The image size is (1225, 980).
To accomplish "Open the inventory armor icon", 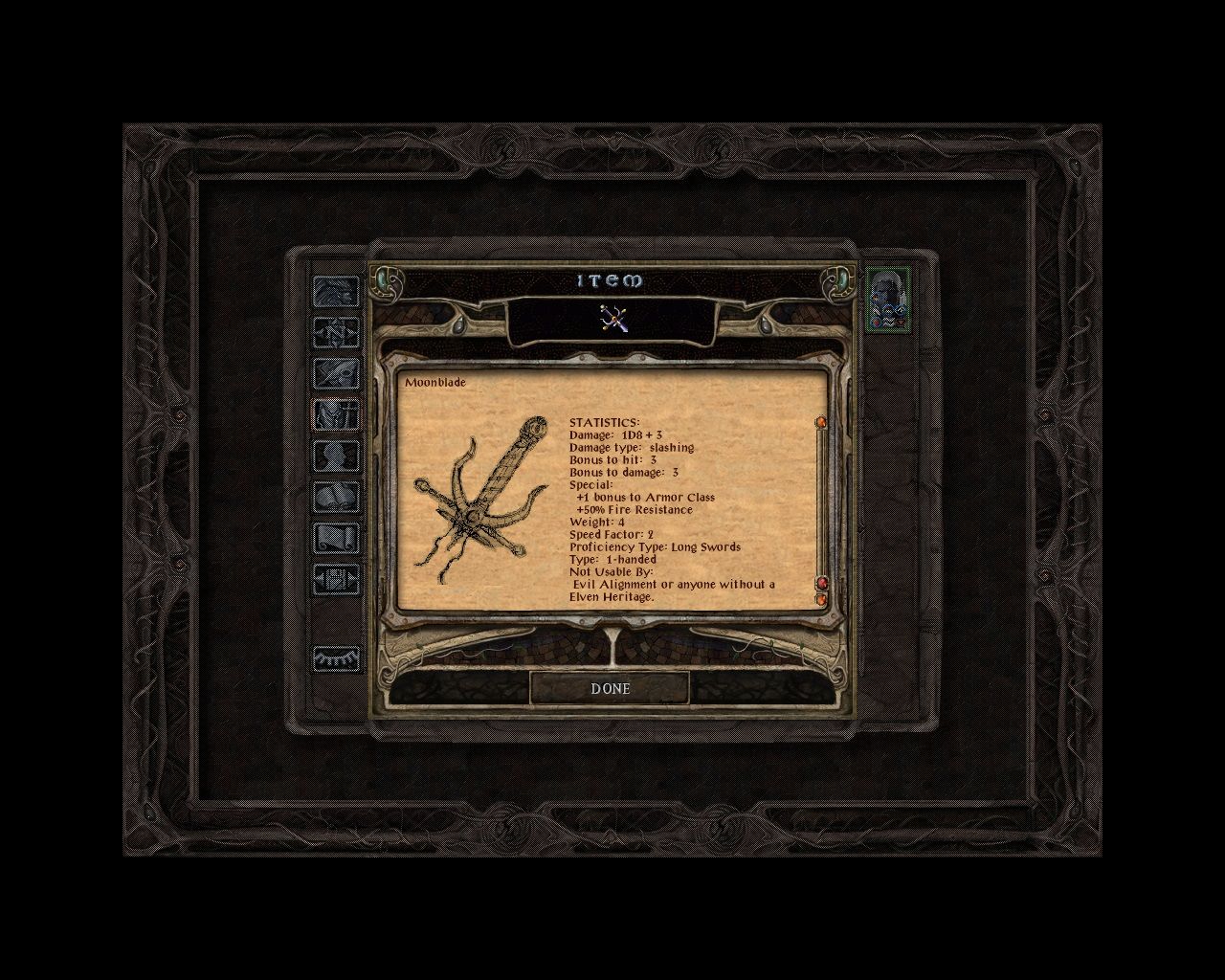I will pos(335,415).
